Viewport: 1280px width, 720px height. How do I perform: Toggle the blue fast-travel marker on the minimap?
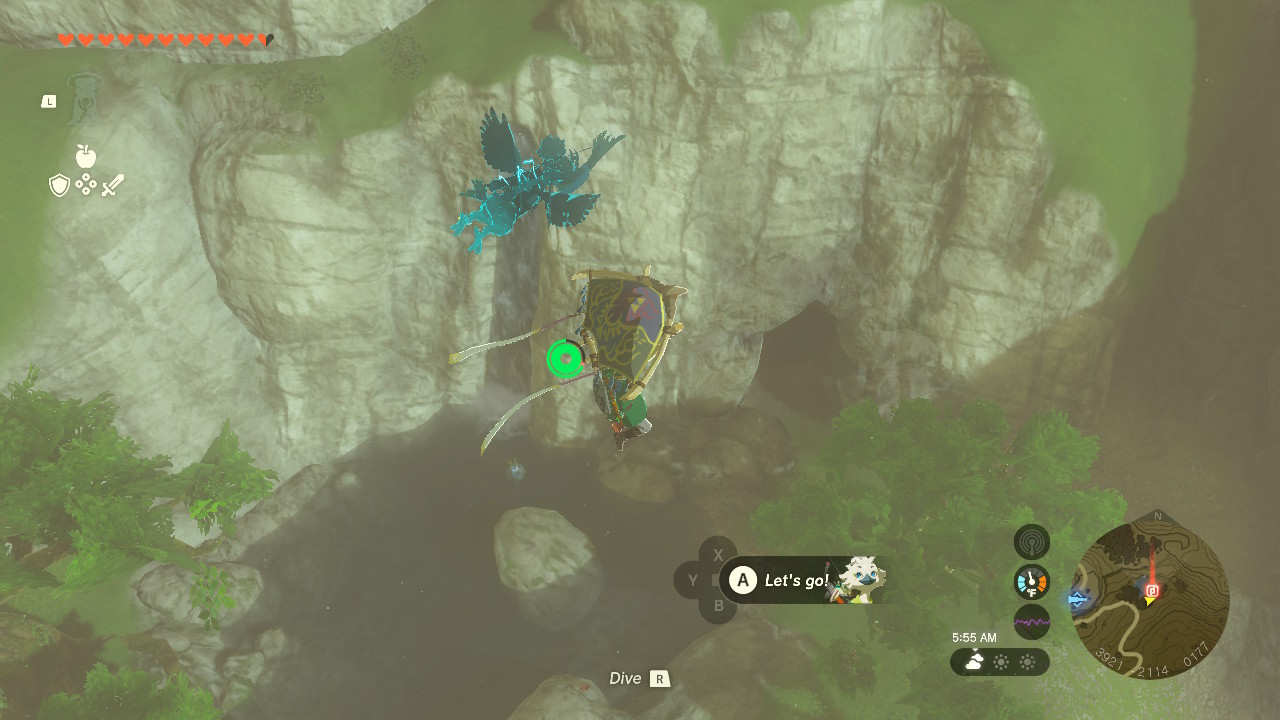tap(1077, 599)
